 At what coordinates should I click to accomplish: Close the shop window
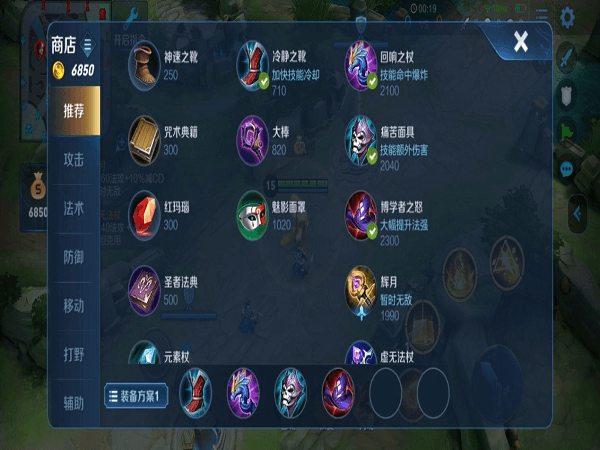(x=521, y=42)
